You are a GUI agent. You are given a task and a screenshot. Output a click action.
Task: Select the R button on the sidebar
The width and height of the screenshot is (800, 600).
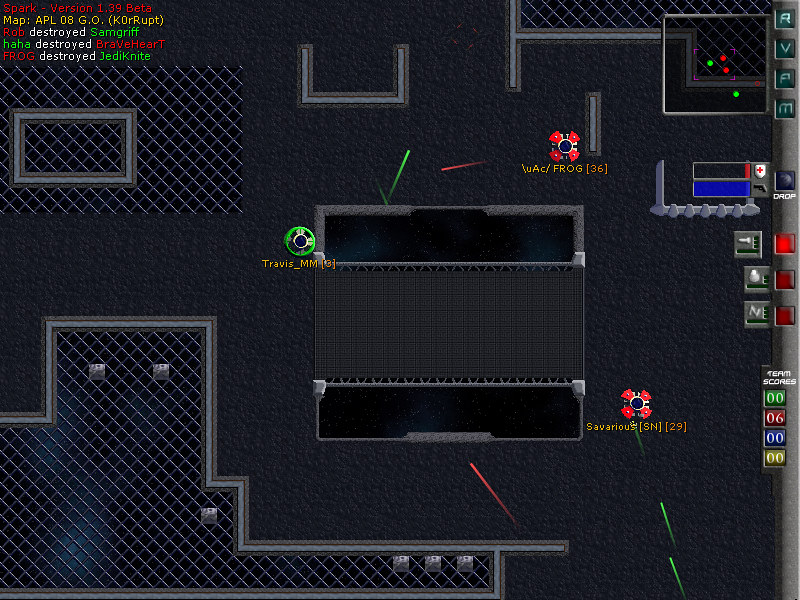(x=786, y=20)
